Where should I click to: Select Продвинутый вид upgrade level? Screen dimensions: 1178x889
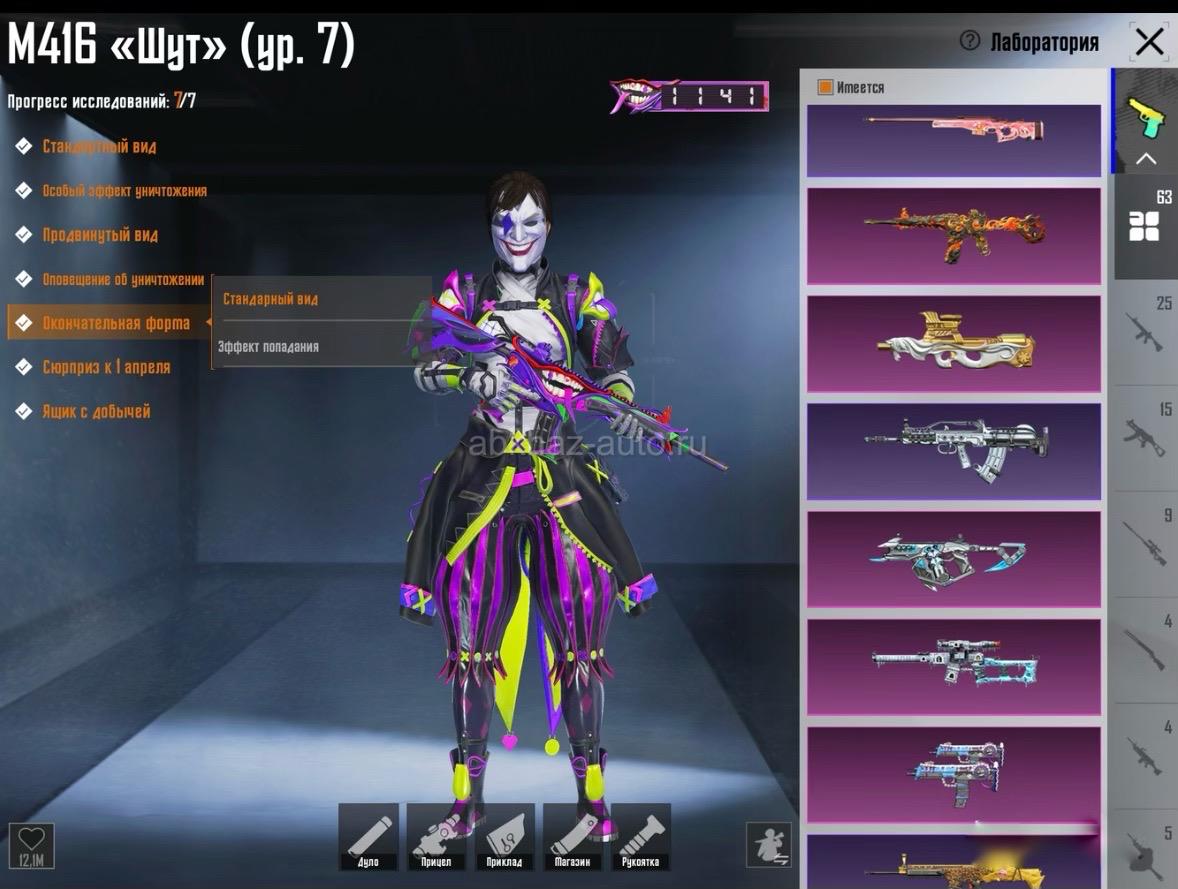[99, 235]
